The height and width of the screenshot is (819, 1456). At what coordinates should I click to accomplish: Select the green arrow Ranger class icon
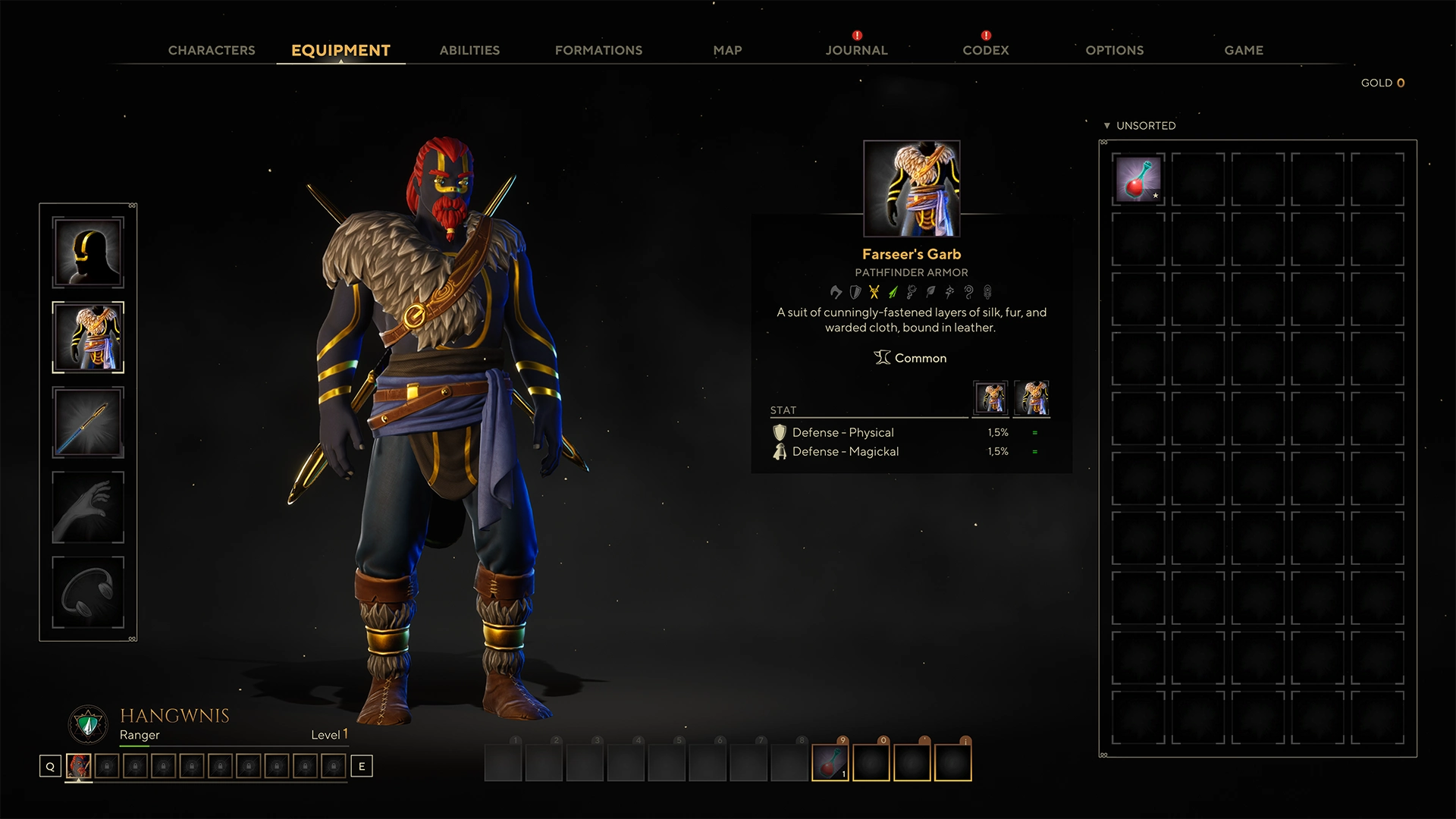pyautogui.click(x=892, y=292)
